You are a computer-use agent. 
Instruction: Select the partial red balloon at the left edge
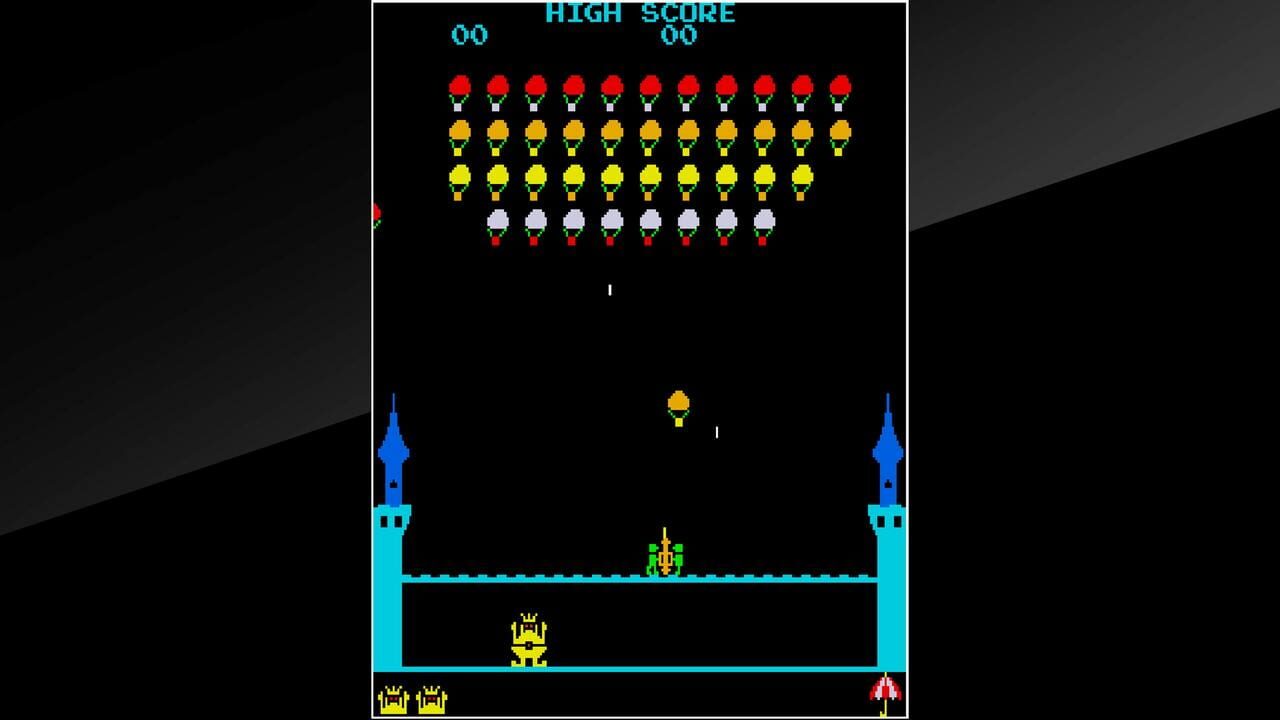pyautogui.click(x=377, y=212)
